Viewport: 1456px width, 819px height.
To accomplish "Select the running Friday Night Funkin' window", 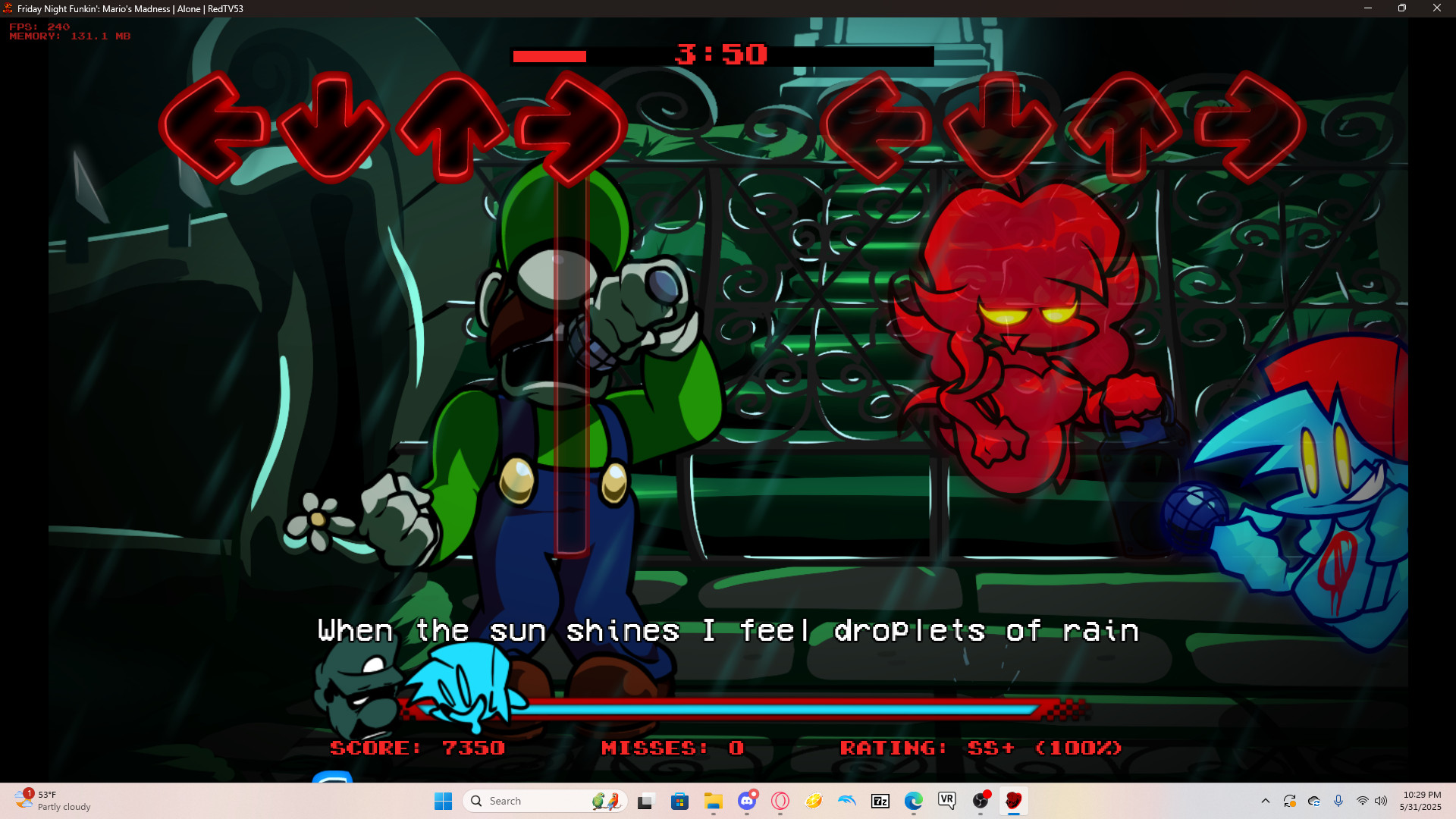I will click(1014, 801).
